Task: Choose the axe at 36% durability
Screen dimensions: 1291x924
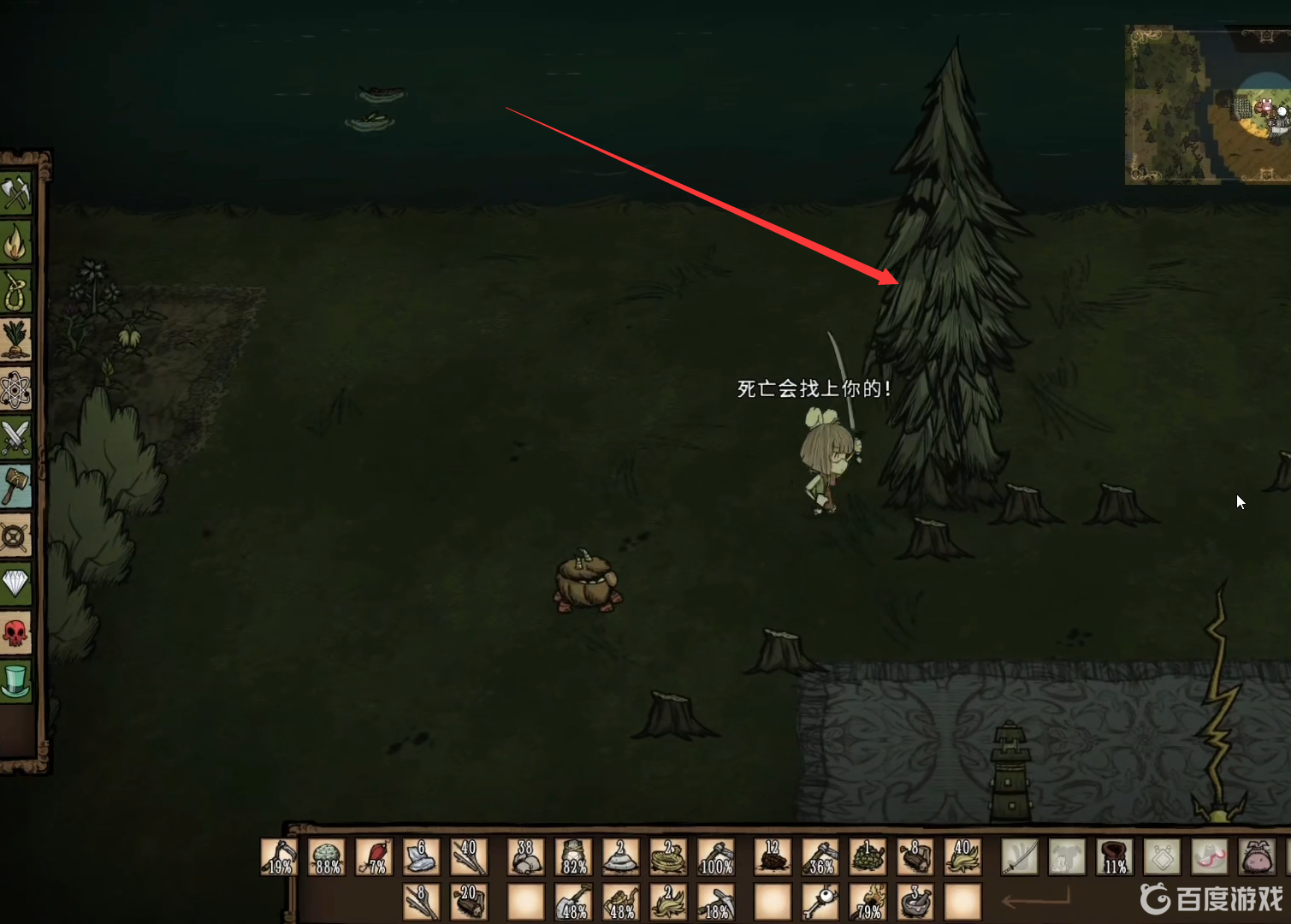Action: [820, 856]
